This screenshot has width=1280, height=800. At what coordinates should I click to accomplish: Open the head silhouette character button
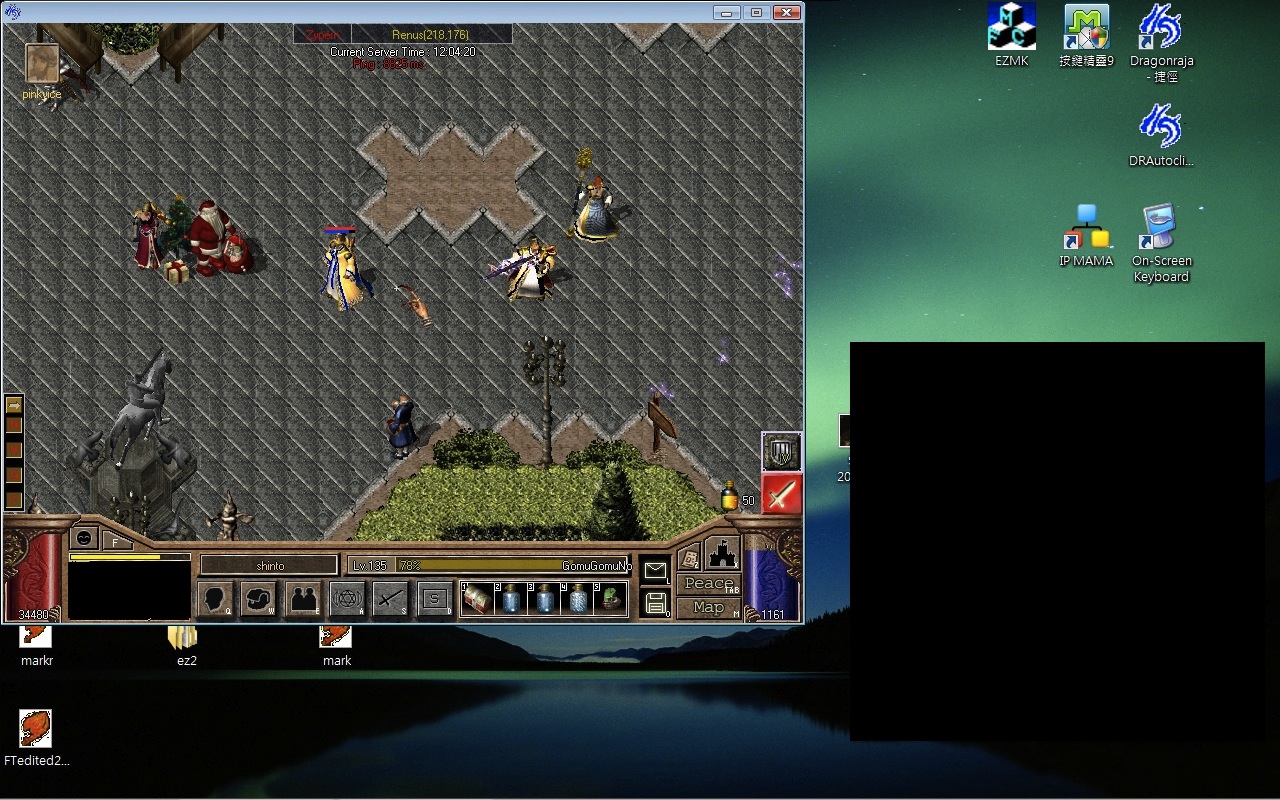(x=216, y=600)
